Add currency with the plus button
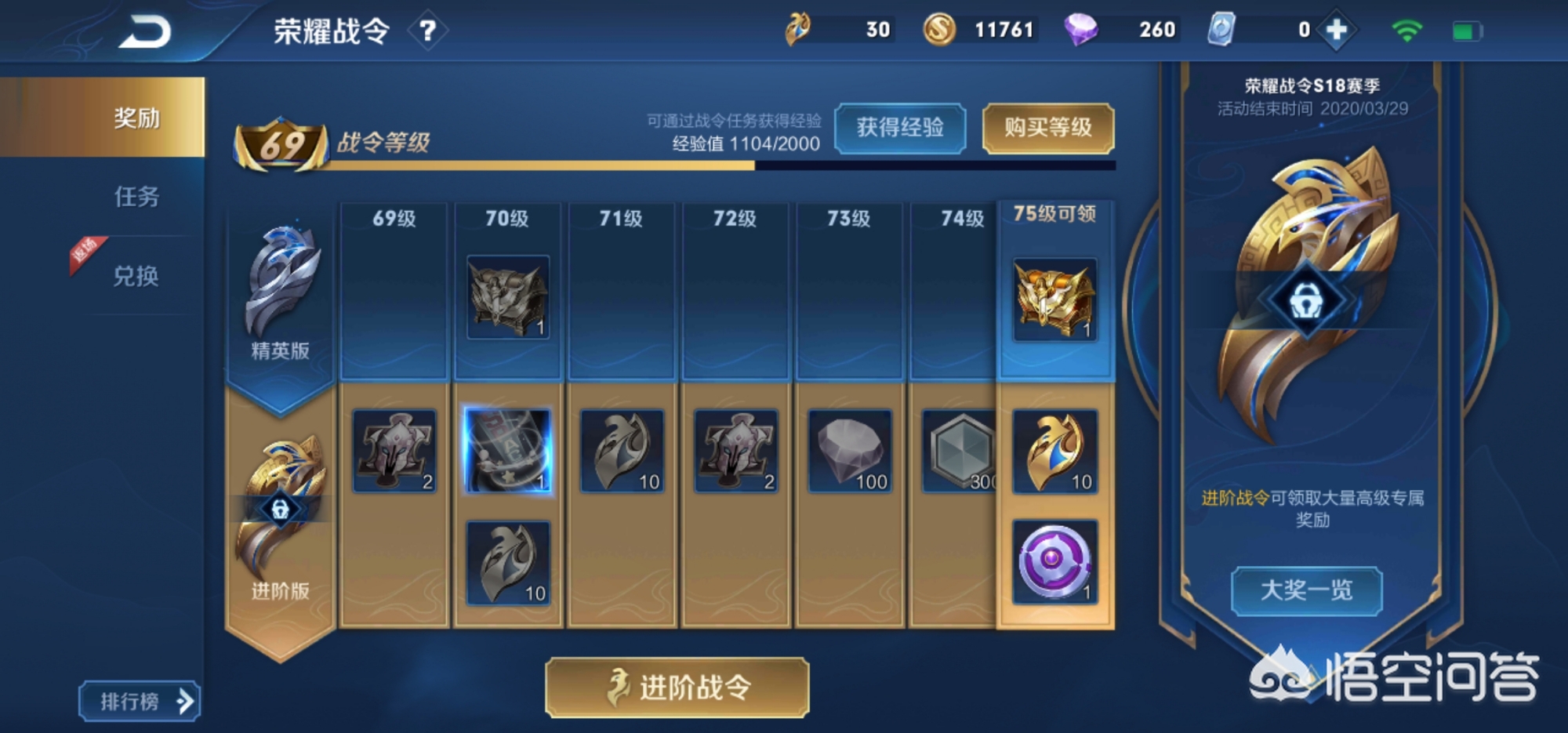This screenshot has height=733, width=1568. click(1336, 31)
